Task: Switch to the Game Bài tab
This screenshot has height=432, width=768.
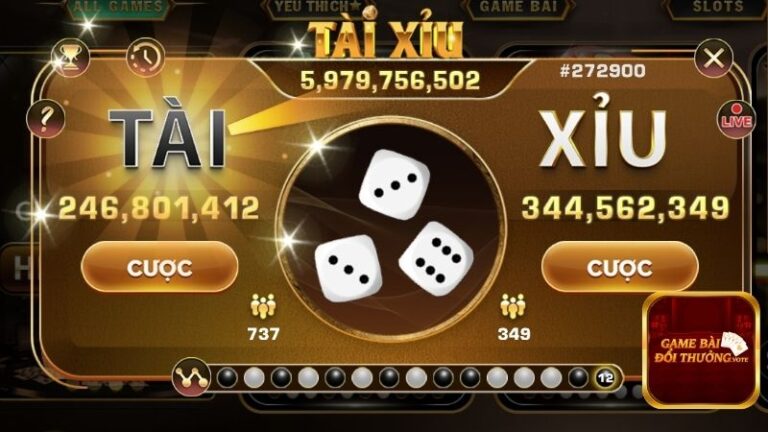Action: point(517,7)
